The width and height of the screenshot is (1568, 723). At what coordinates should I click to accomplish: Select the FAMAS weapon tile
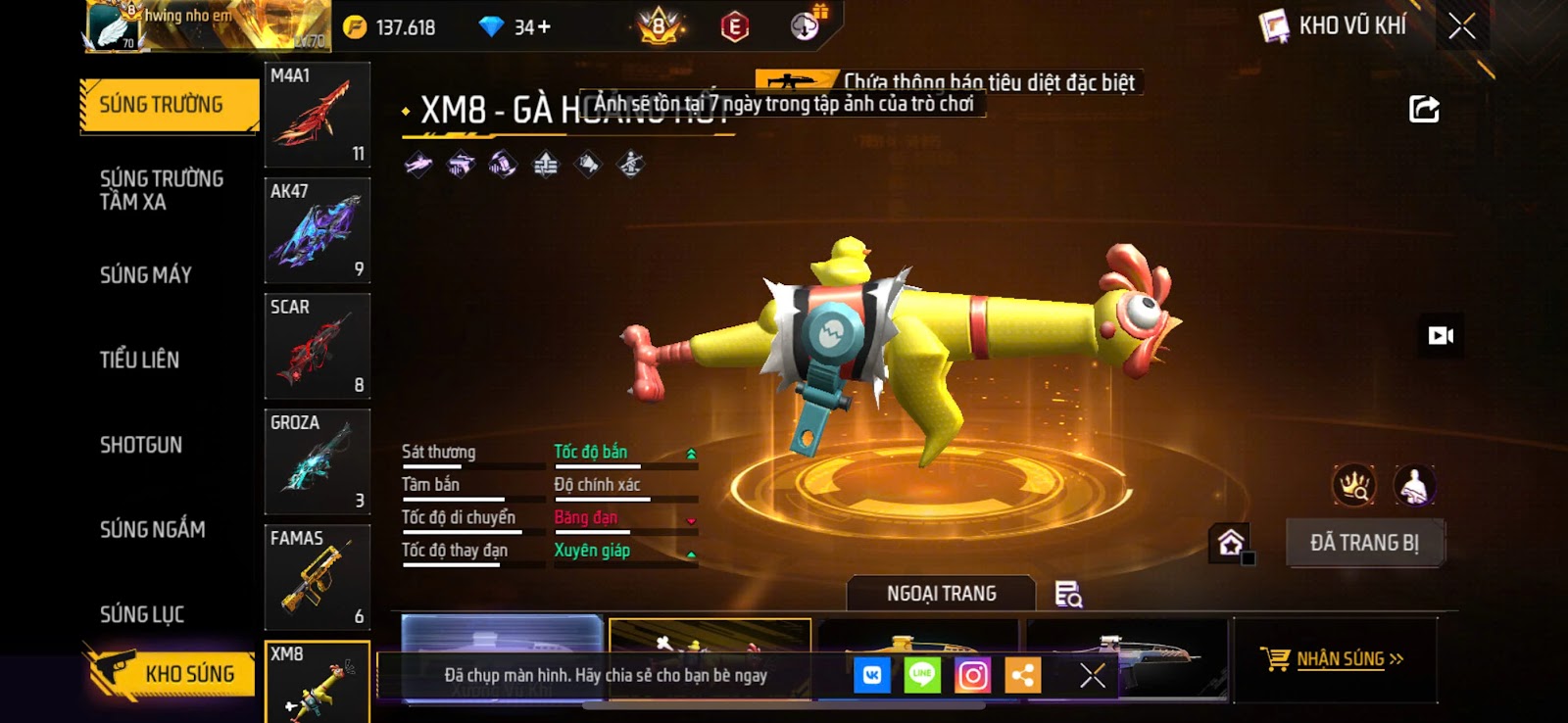(x=318, y=577)
